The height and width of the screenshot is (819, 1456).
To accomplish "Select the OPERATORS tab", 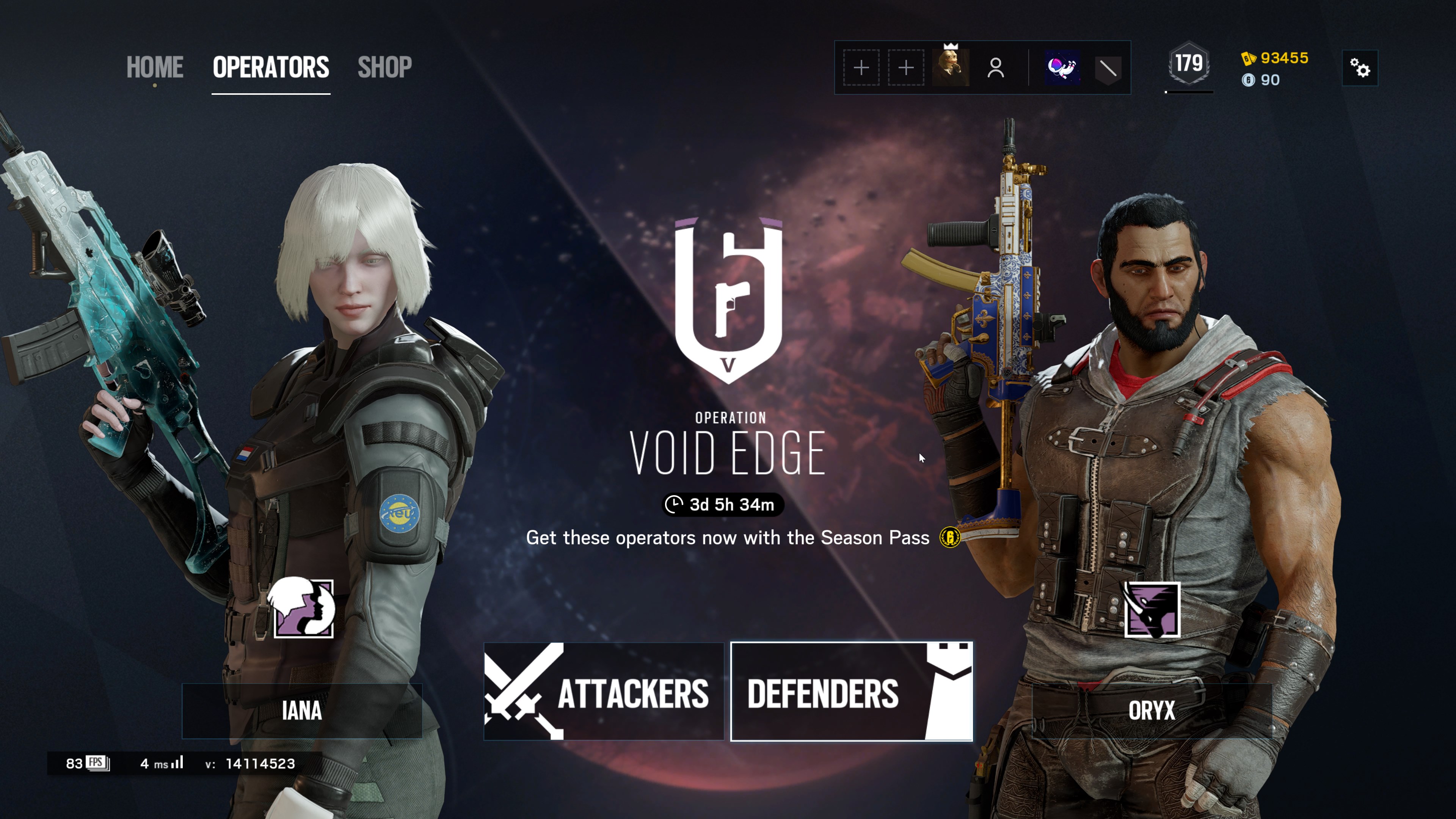I will 271,67.
